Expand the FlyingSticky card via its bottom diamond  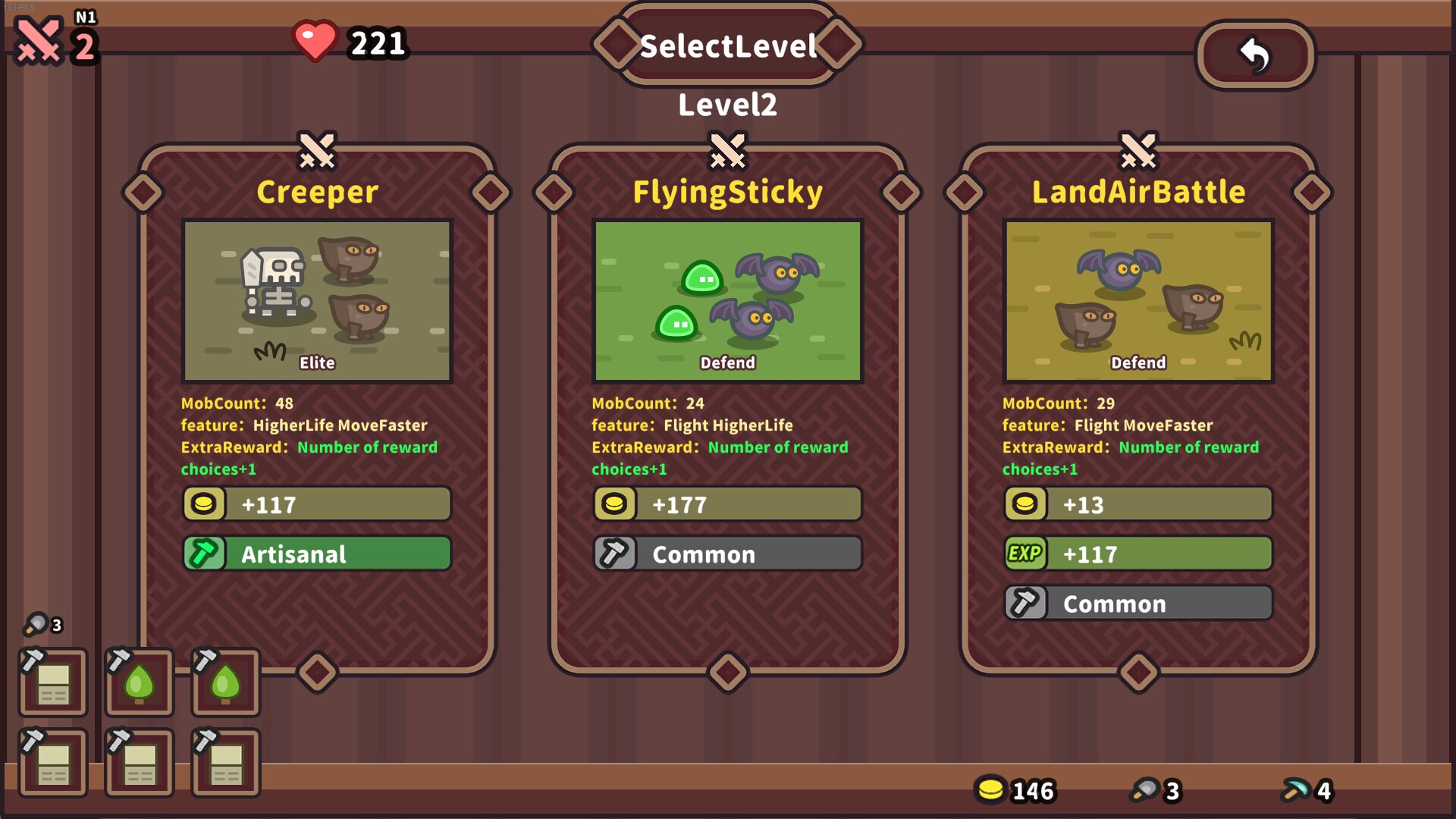tap(727, 673)
